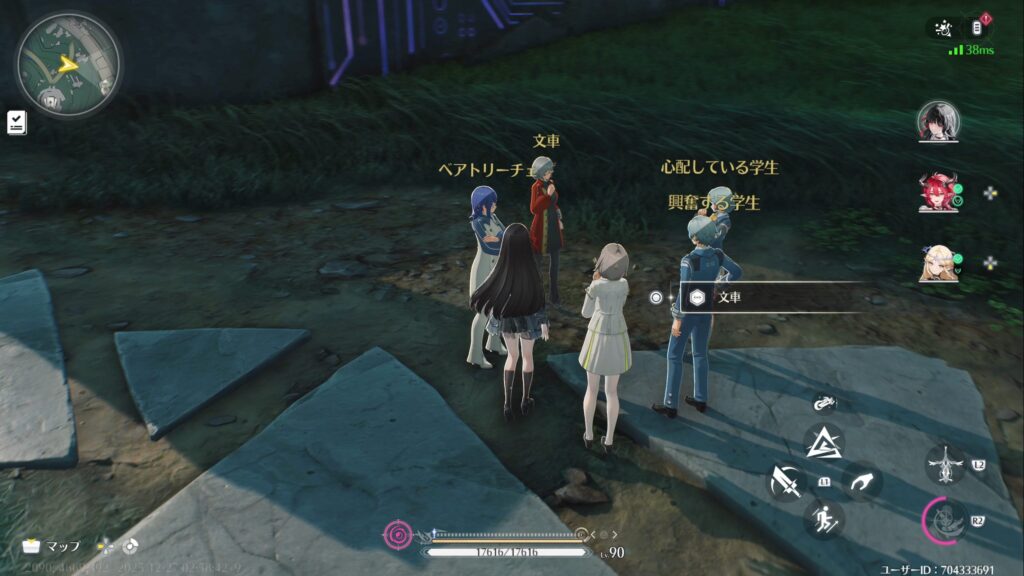Open the circular minimap
Screen dimensions: 1024x576
point(67,65)
